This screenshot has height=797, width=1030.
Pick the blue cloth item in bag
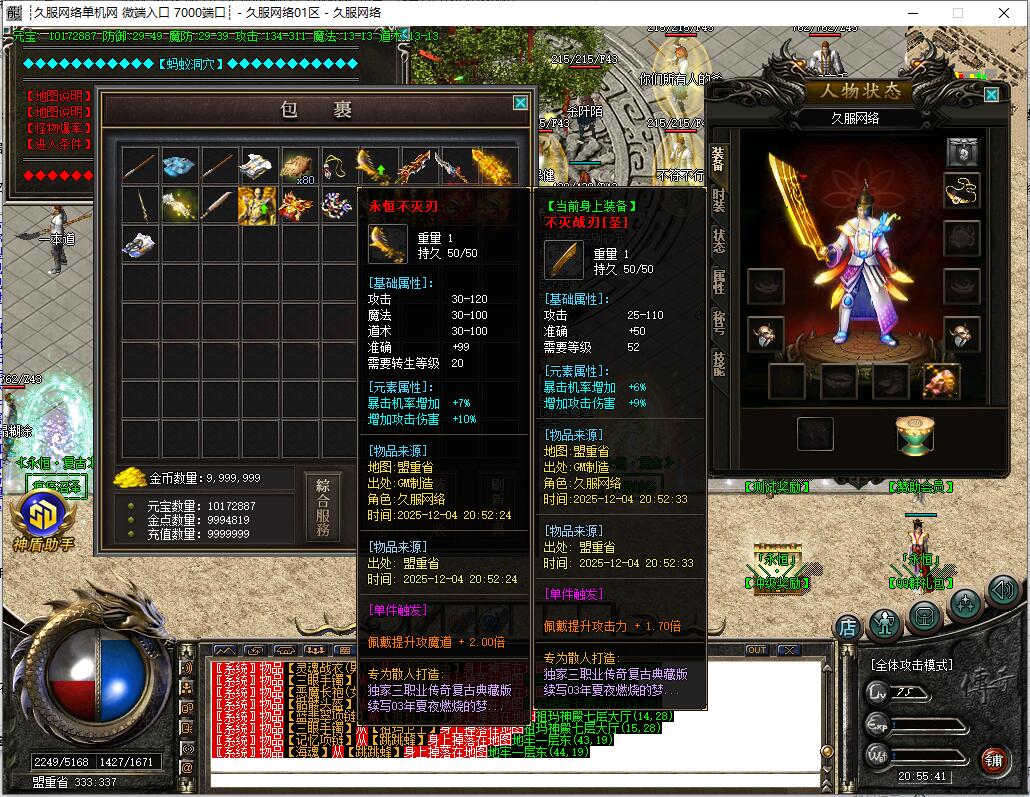[180, 166]
